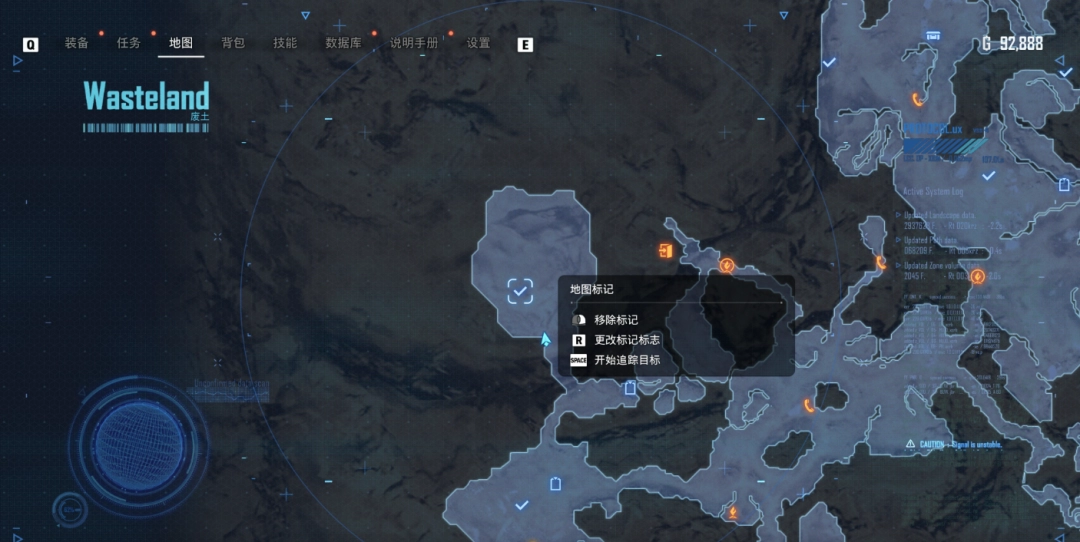Click the blue rotating globe widget
1080x542 pixels.
[x=140, y=440]
